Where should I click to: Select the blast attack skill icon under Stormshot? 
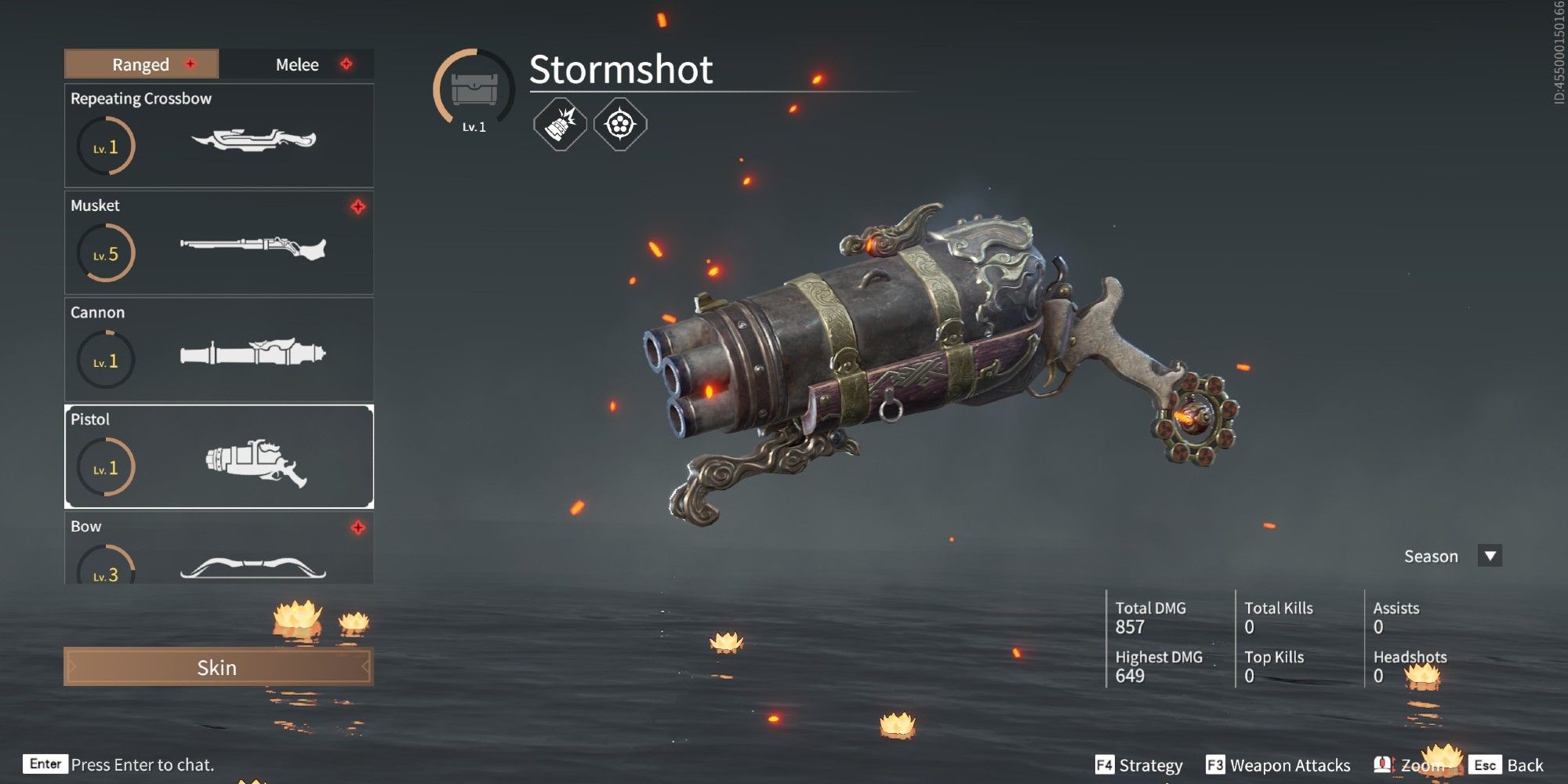(x=560, y=123)
